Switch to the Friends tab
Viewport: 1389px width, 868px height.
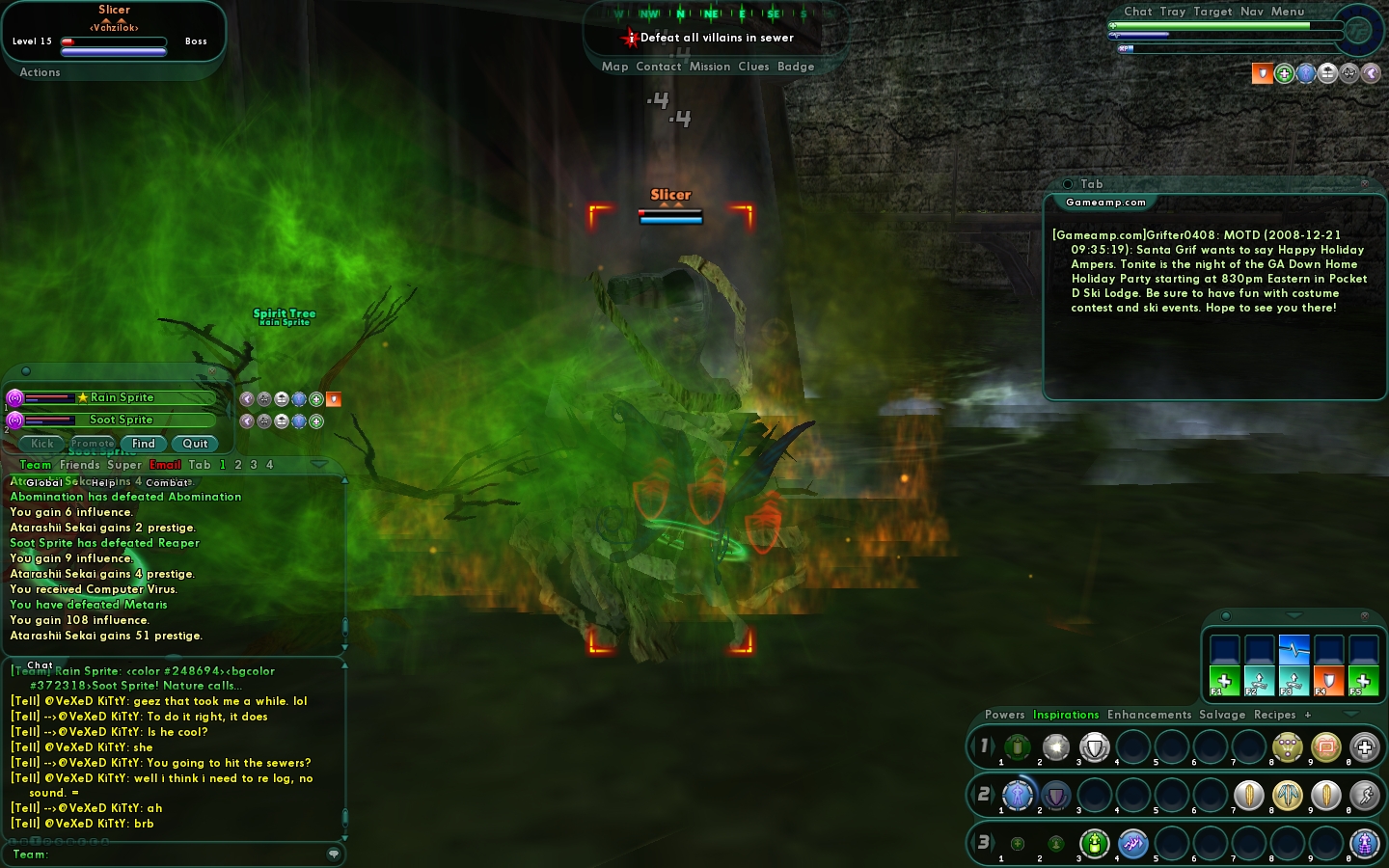[79, 465]
